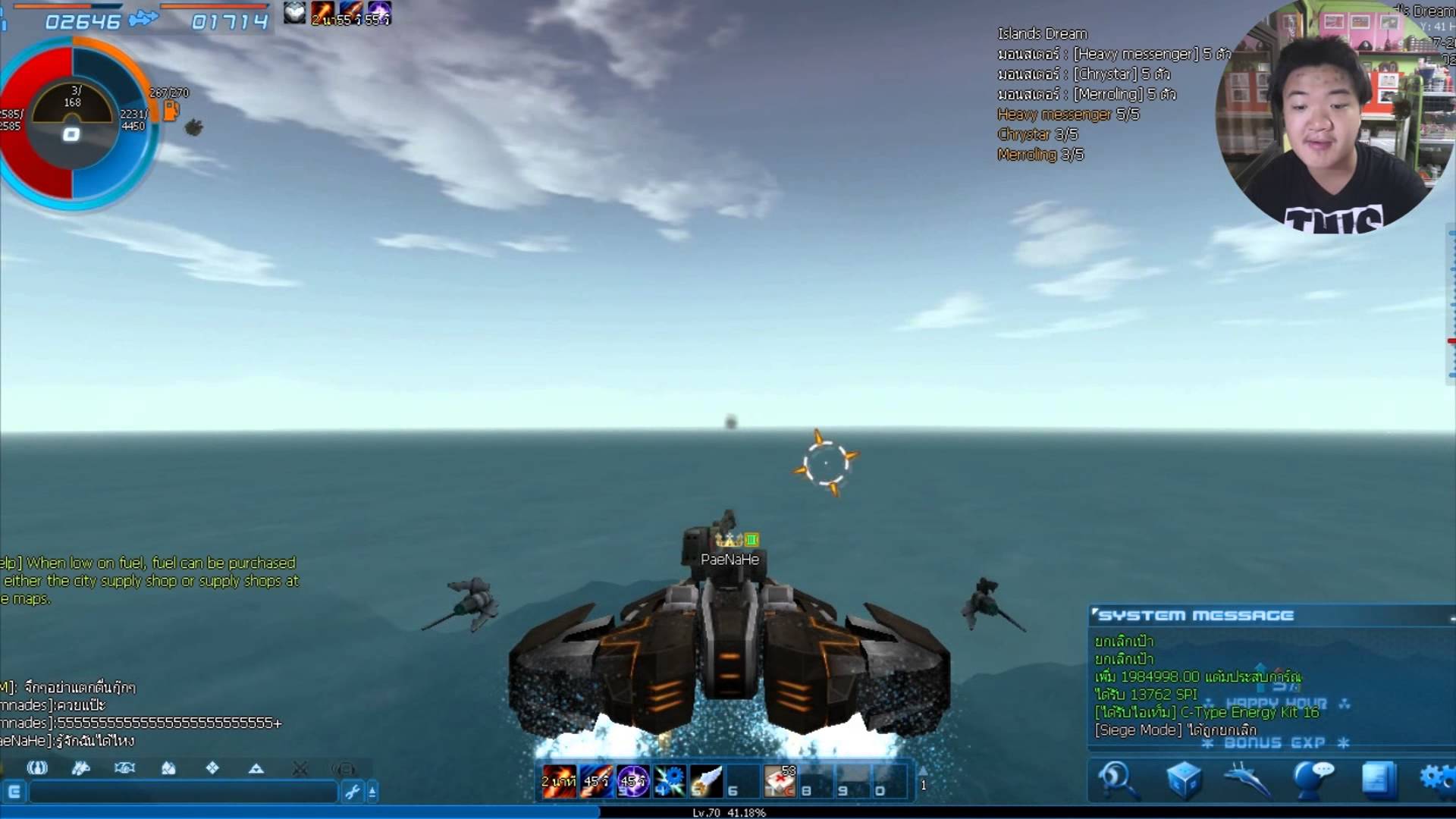Page up the skill hotbar with the arrow
The image size is (1456, 819).
[x=923, y=771]
